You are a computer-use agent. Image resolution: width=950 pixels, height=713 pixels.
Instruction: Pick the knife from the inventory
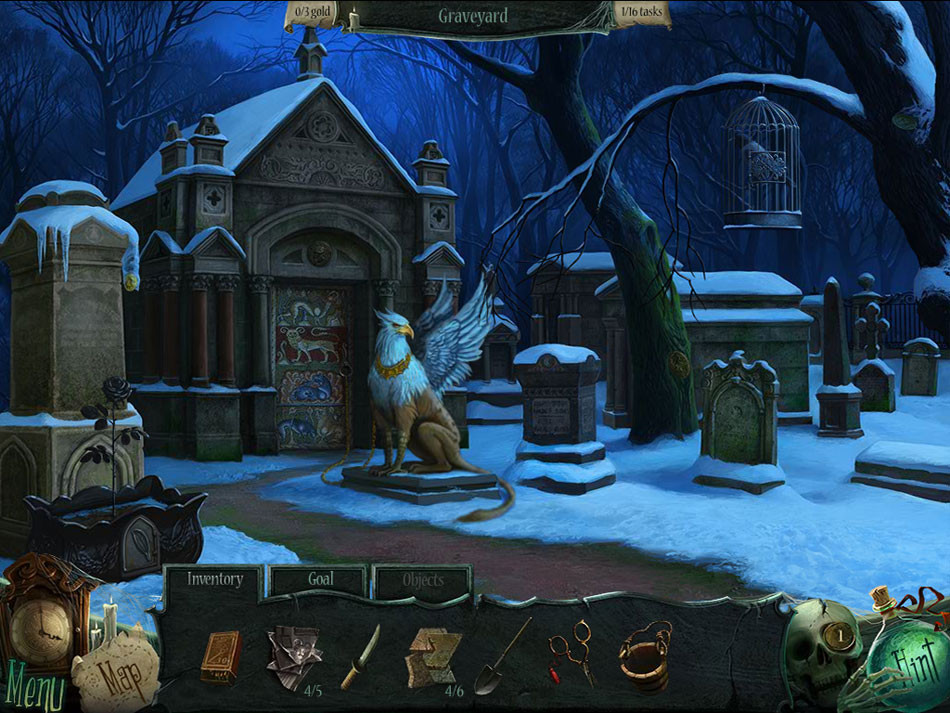[360, 657]
